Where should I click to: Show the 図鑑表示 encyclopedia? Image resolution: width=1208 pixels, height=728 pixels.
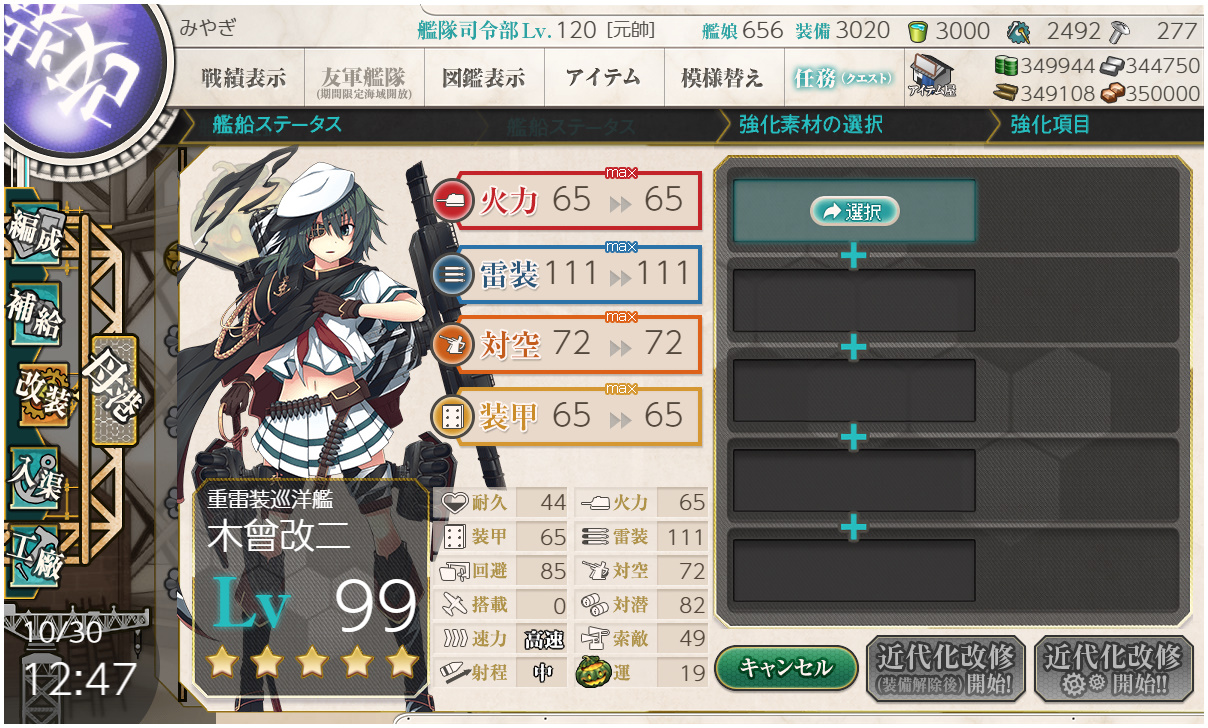[x=484, y=78]
